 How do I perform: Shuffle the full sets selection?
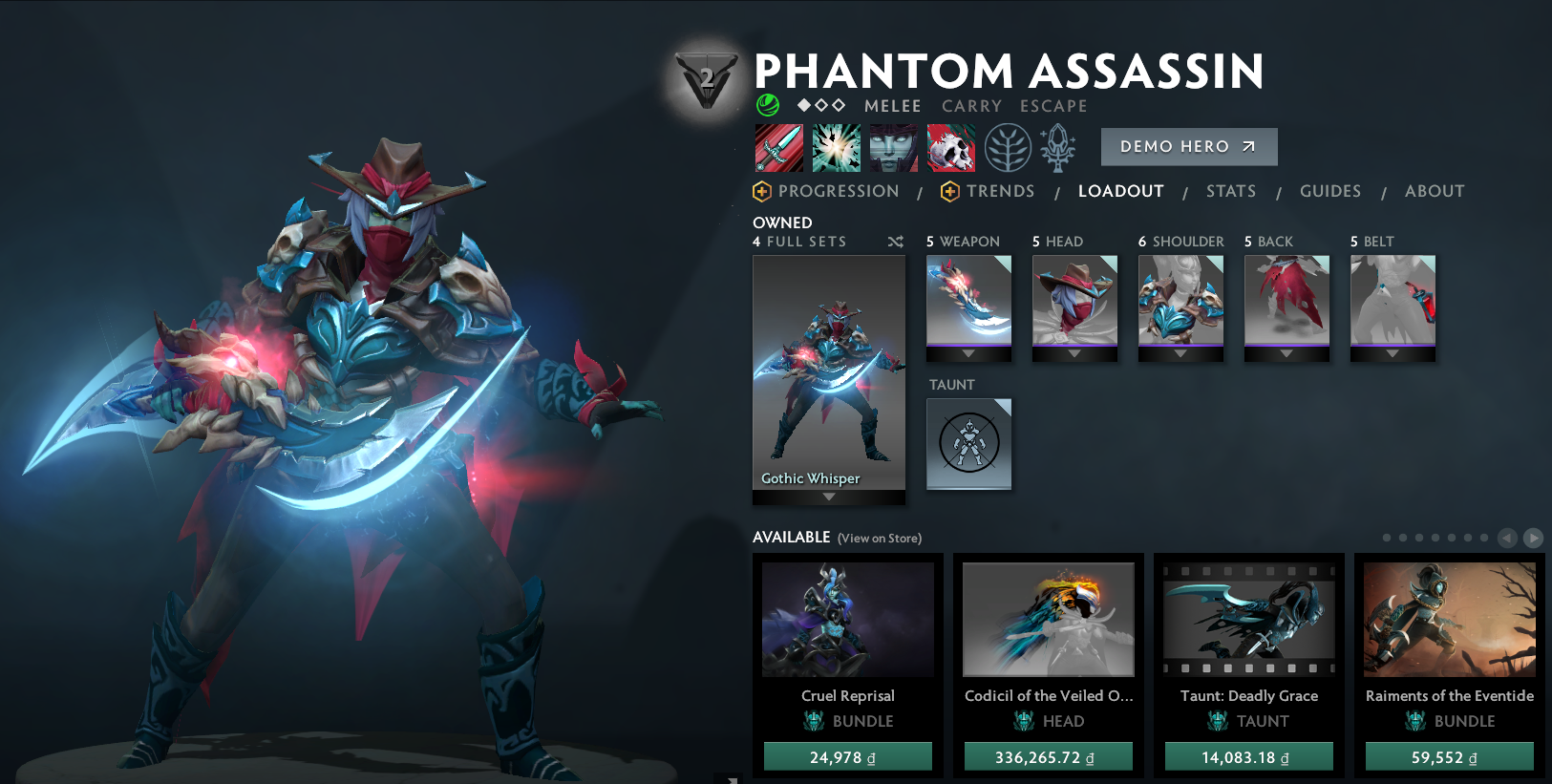[895, 242]
